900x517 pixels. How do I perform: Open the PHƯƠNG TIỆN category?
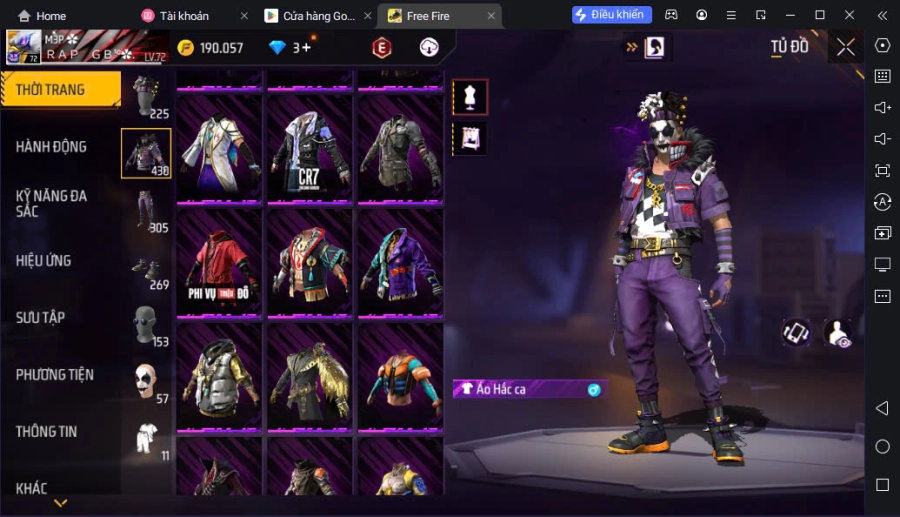tap(55, 375)
